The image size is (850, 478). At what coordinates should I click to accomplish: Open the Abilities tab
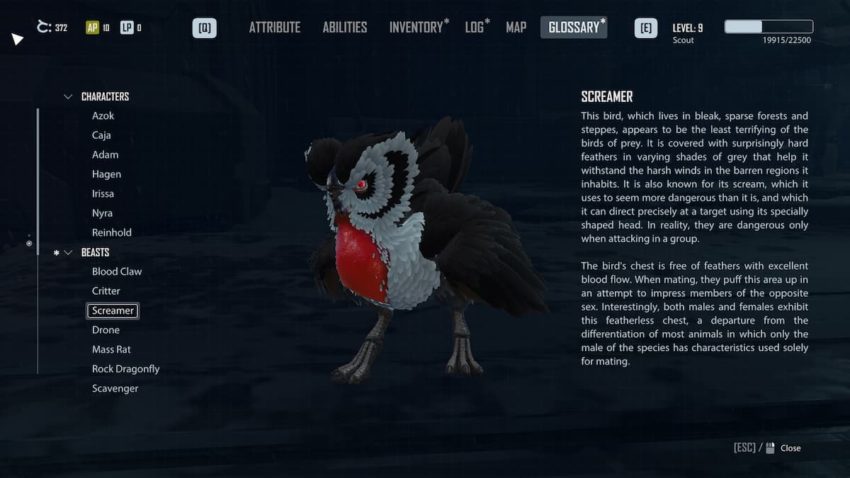click(x=344, y=28)
